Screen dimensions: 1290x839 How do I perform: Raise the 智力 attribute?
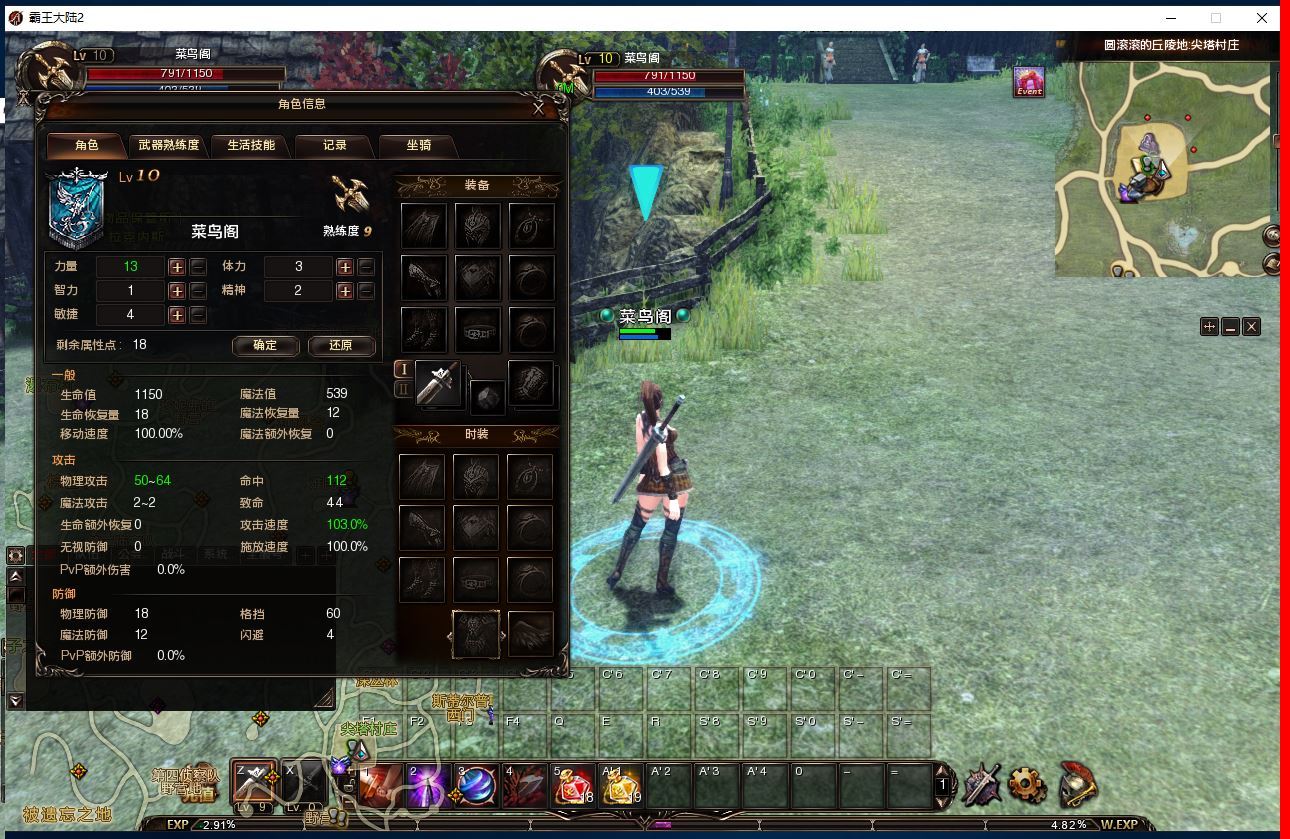177,291
